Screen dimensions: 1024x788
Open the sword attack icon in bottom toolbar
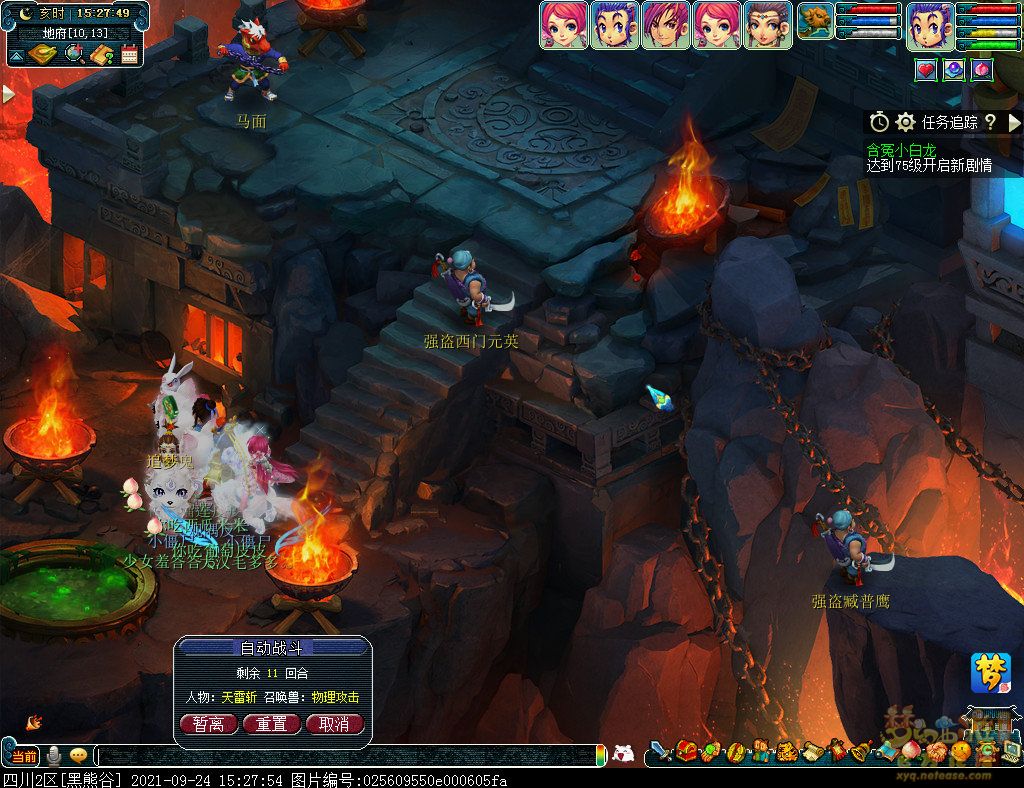coord(661,750)
